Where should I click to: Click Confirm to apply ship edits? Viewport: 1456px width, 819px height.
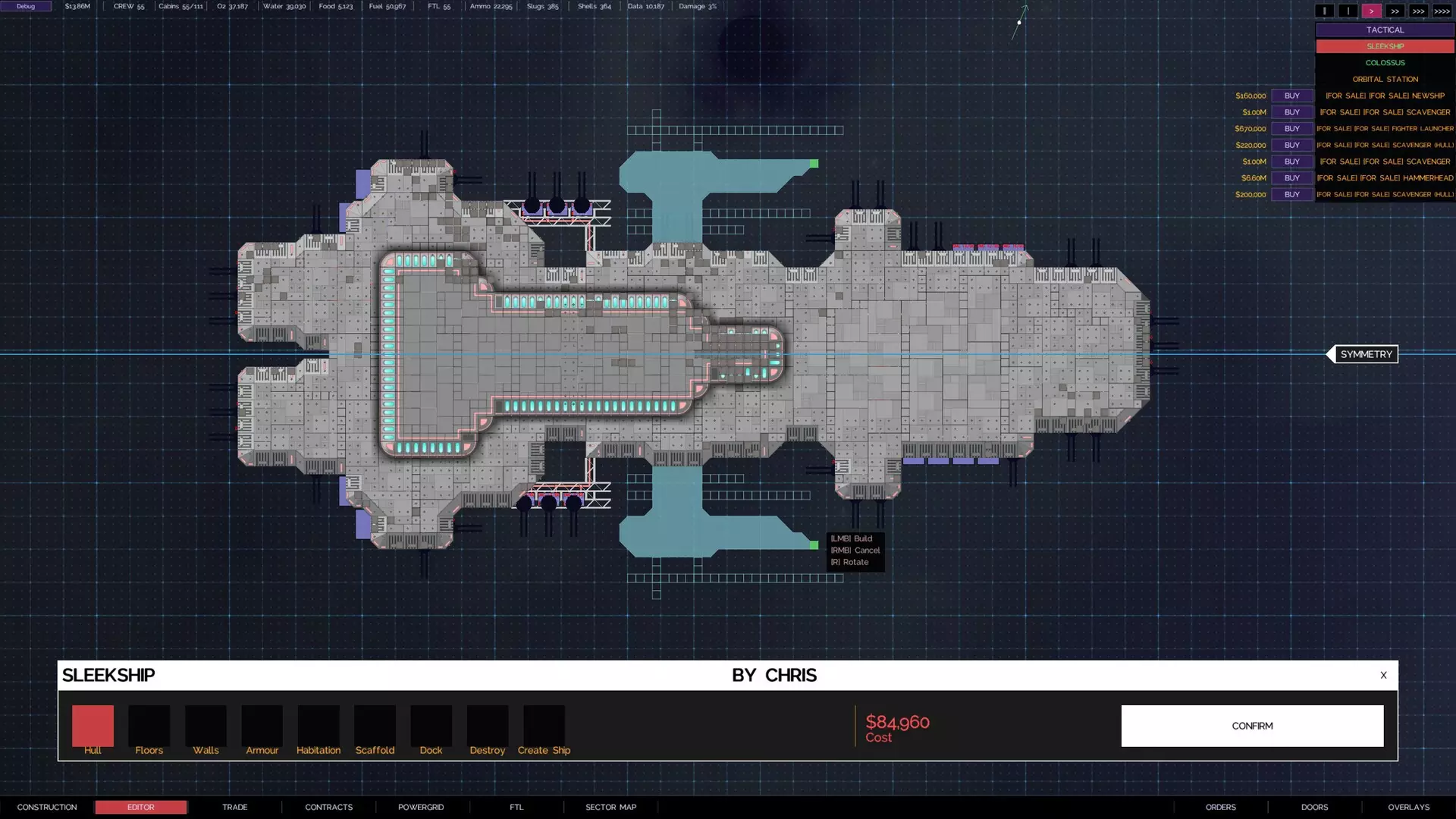click(x=1252, y=726)
